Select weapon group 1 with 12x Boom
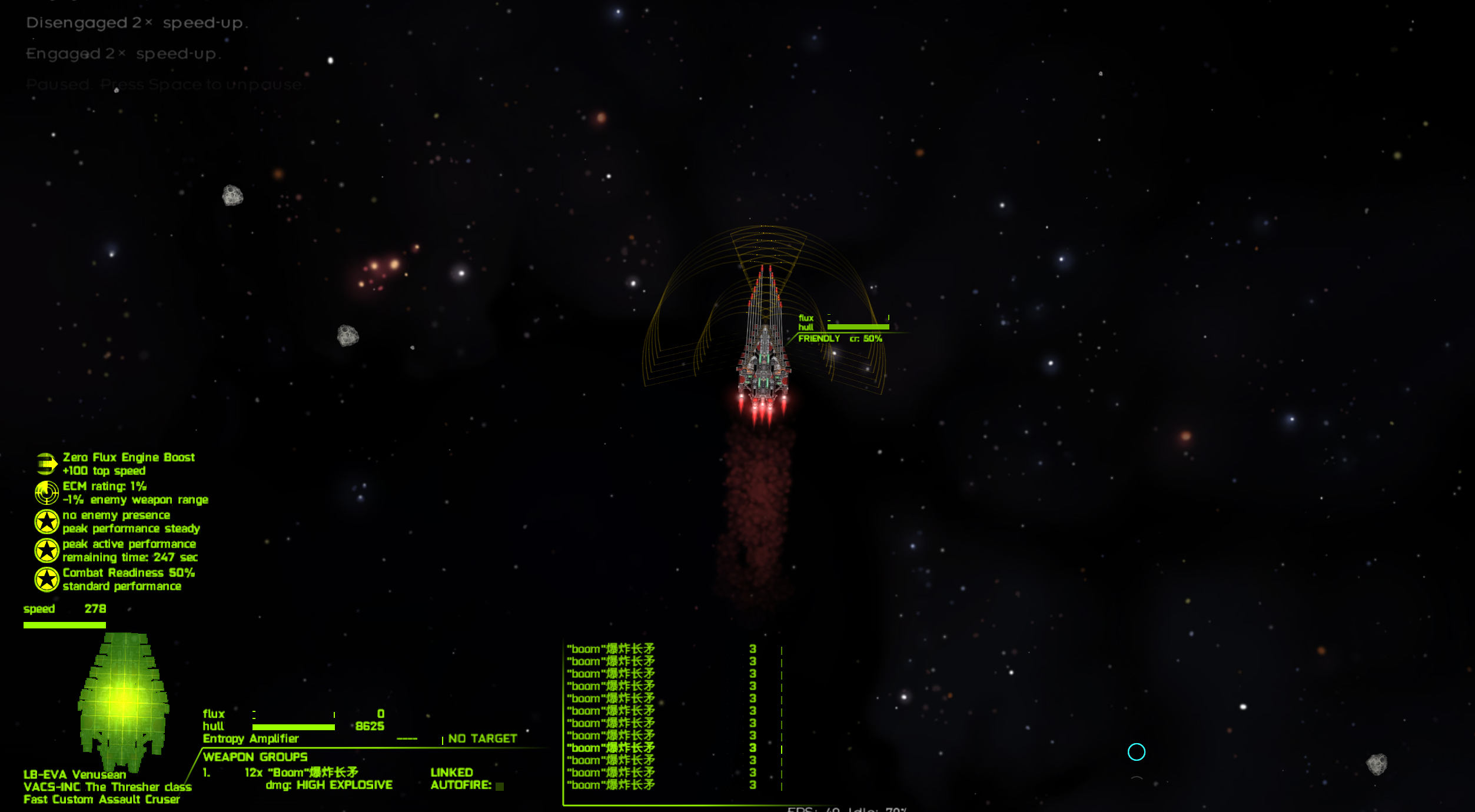 301,773
